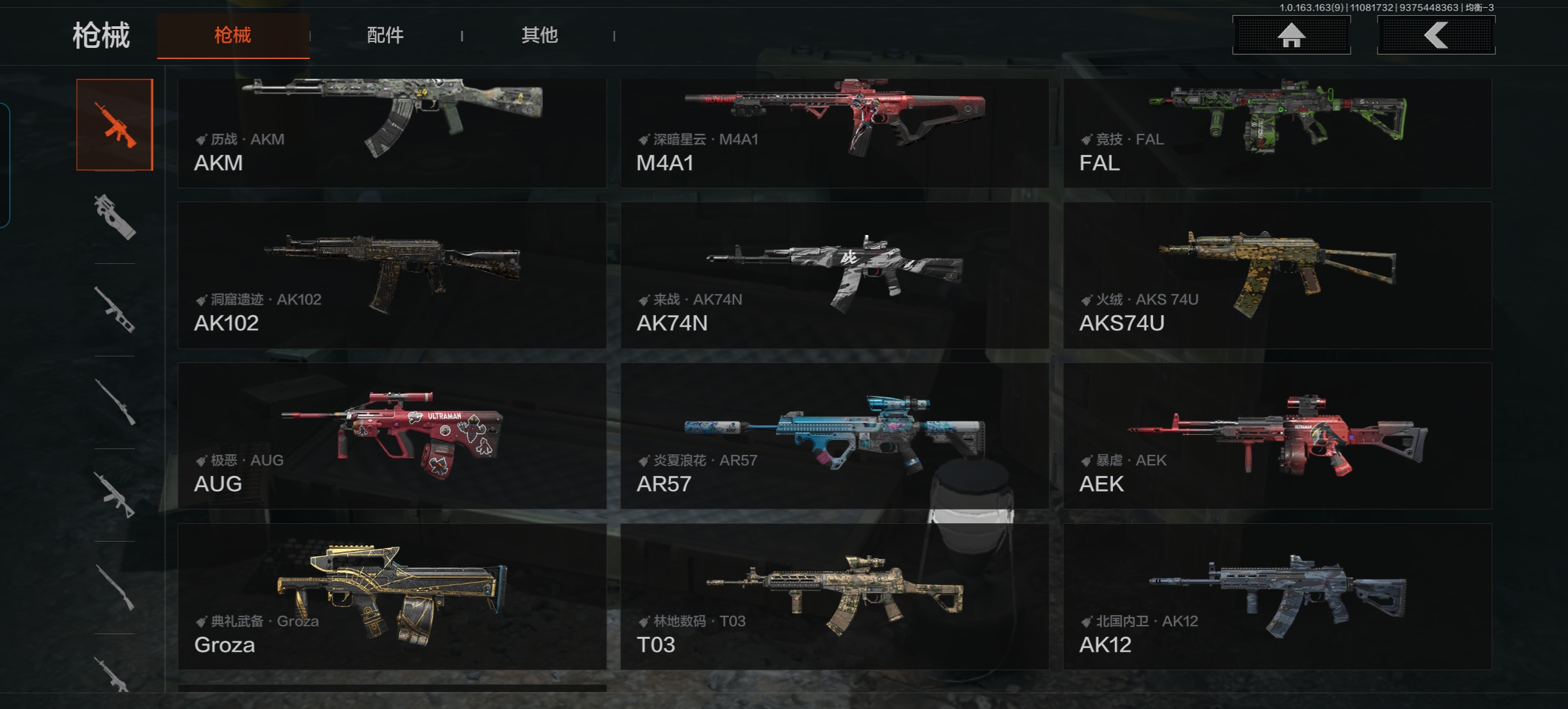1568x709 pixels.
Task: Go to the home screen
Action: [1291, 35]
